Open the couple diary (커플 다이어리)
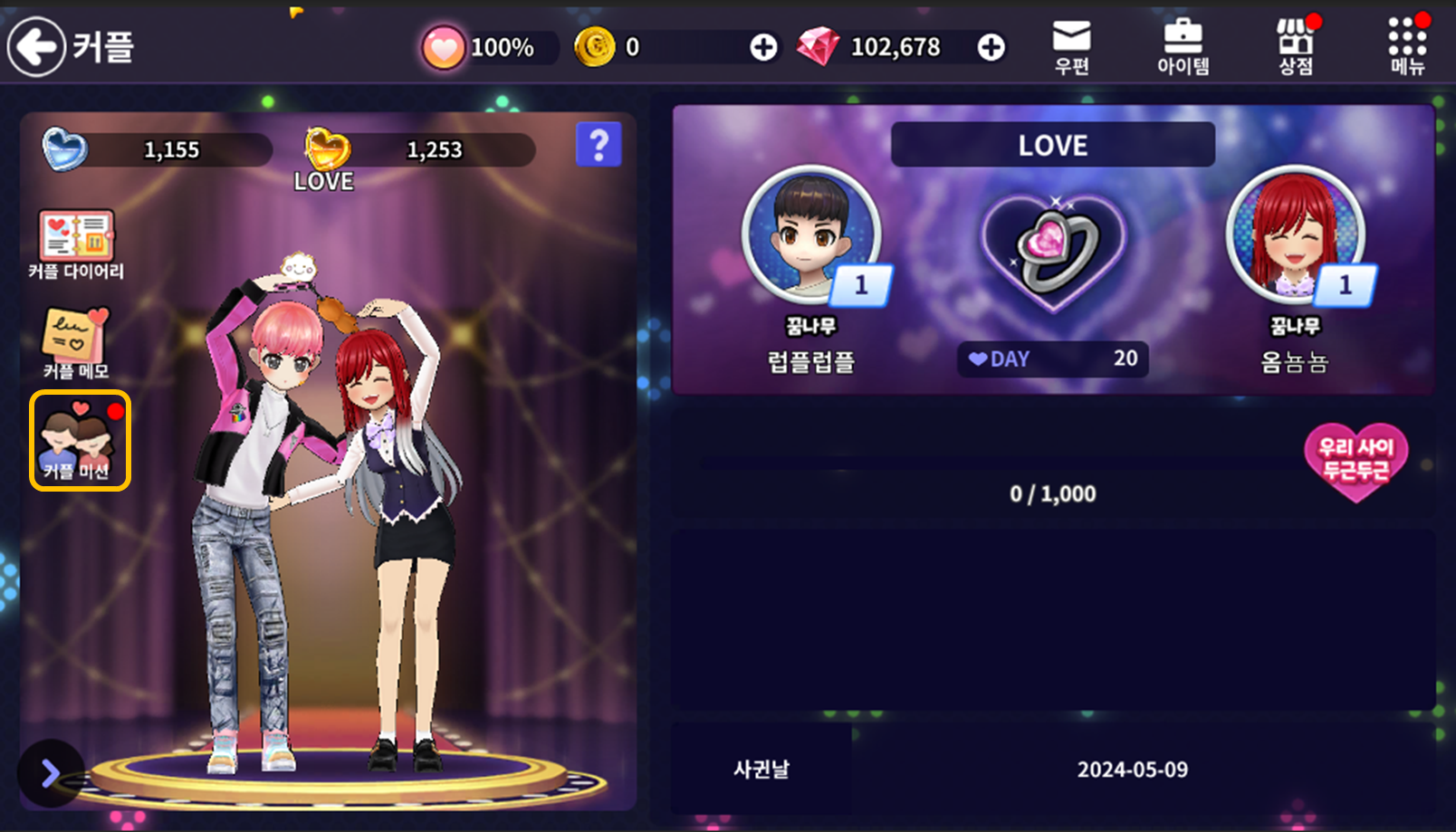Image resolution: width=1456 pixels, height=832 pixels. [x=76, y=244]
